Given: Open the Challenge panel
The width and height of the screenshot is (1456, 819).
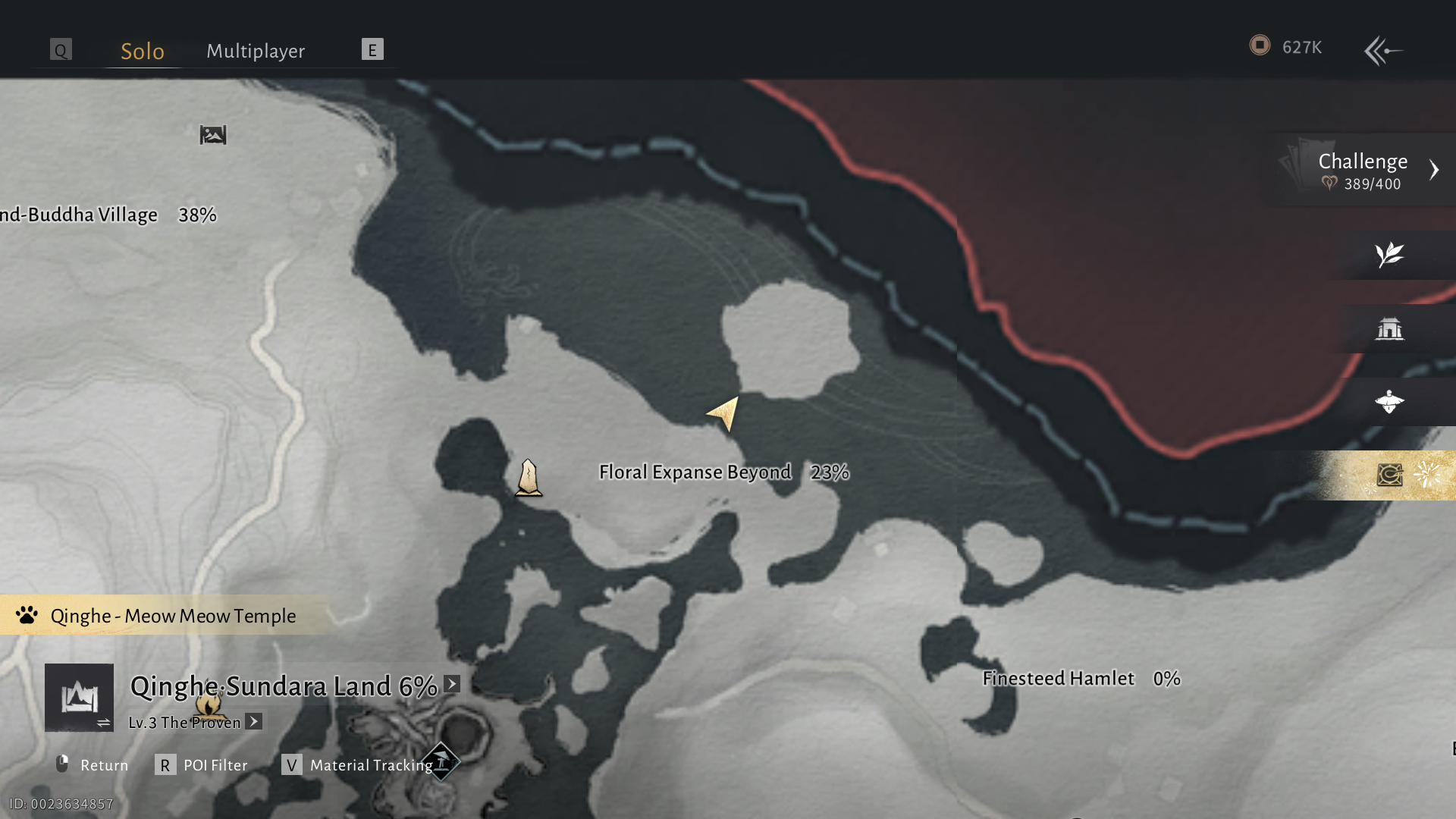Looking at the screenshot, I should click(x=1363, y=170).
